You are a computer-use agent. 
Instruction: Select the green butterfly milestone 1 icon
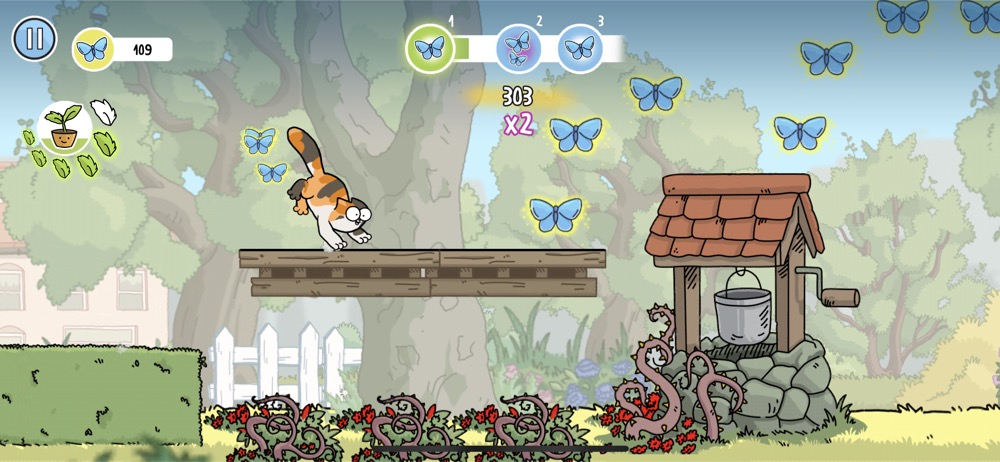(430, 48)
